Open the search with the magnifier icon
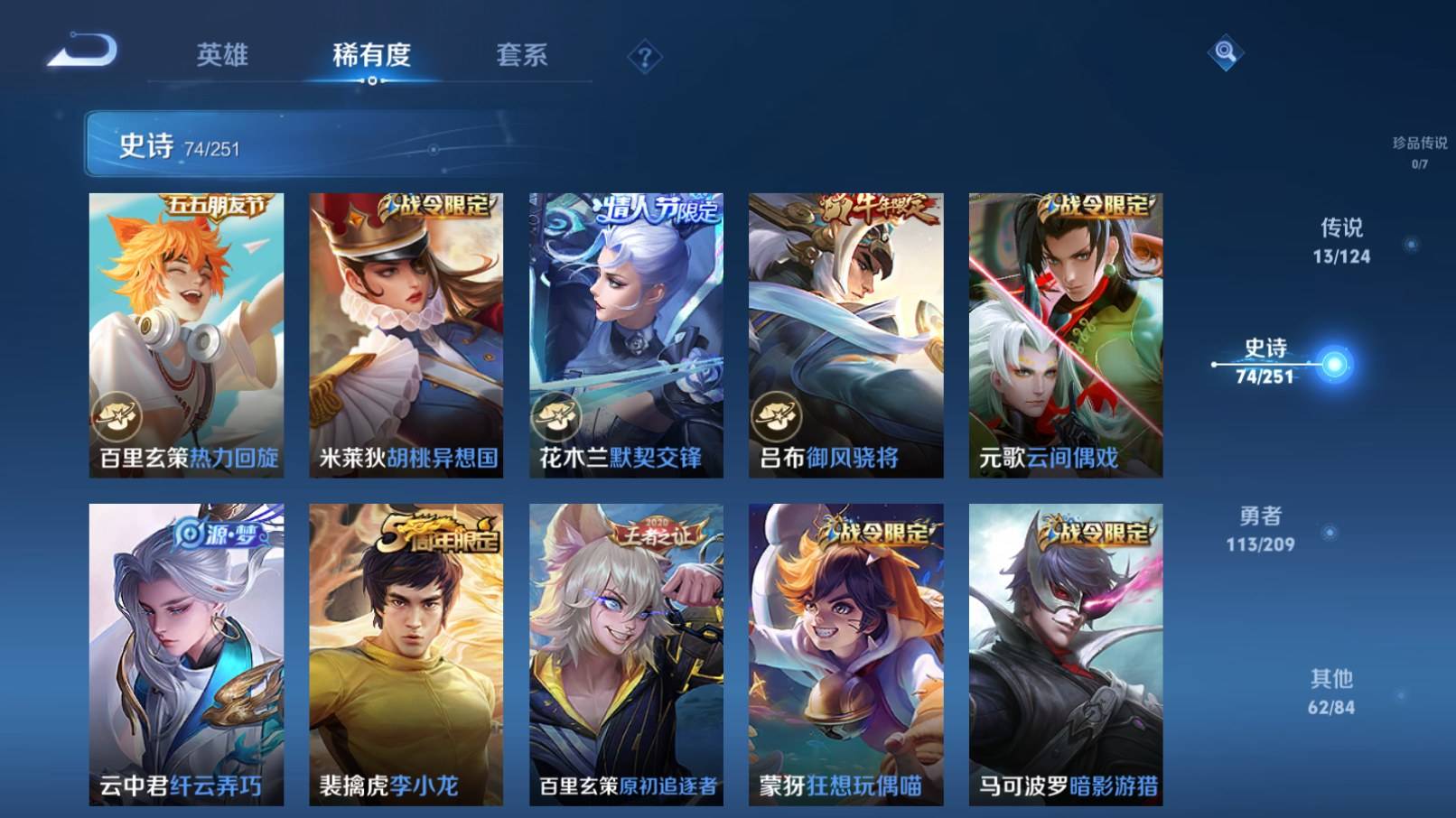 click(x=1226, y=54)
